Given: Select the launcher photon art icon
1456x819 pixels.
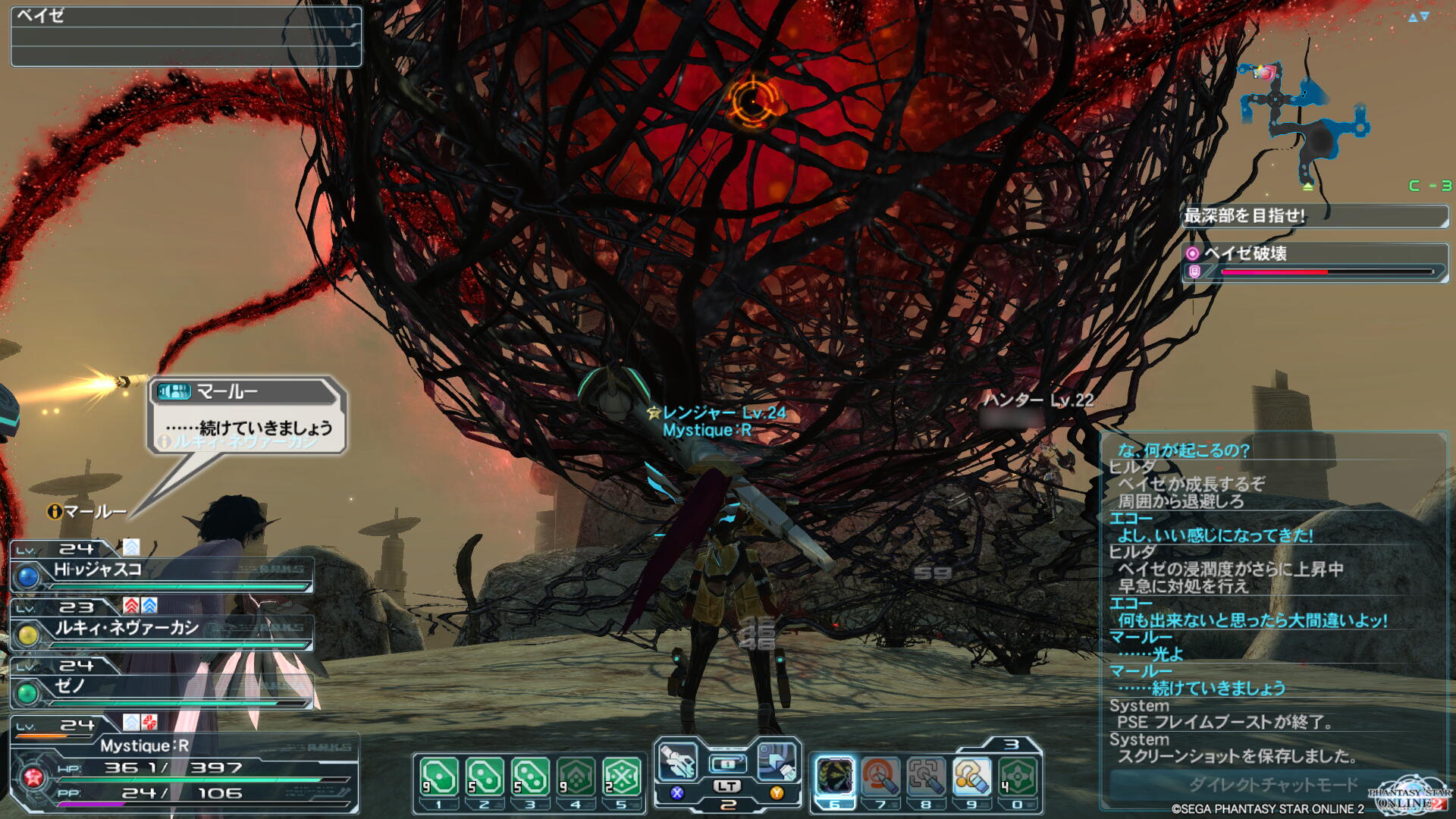Looking at the screenshot, I should pyautogui.click(x=777, y=761).
